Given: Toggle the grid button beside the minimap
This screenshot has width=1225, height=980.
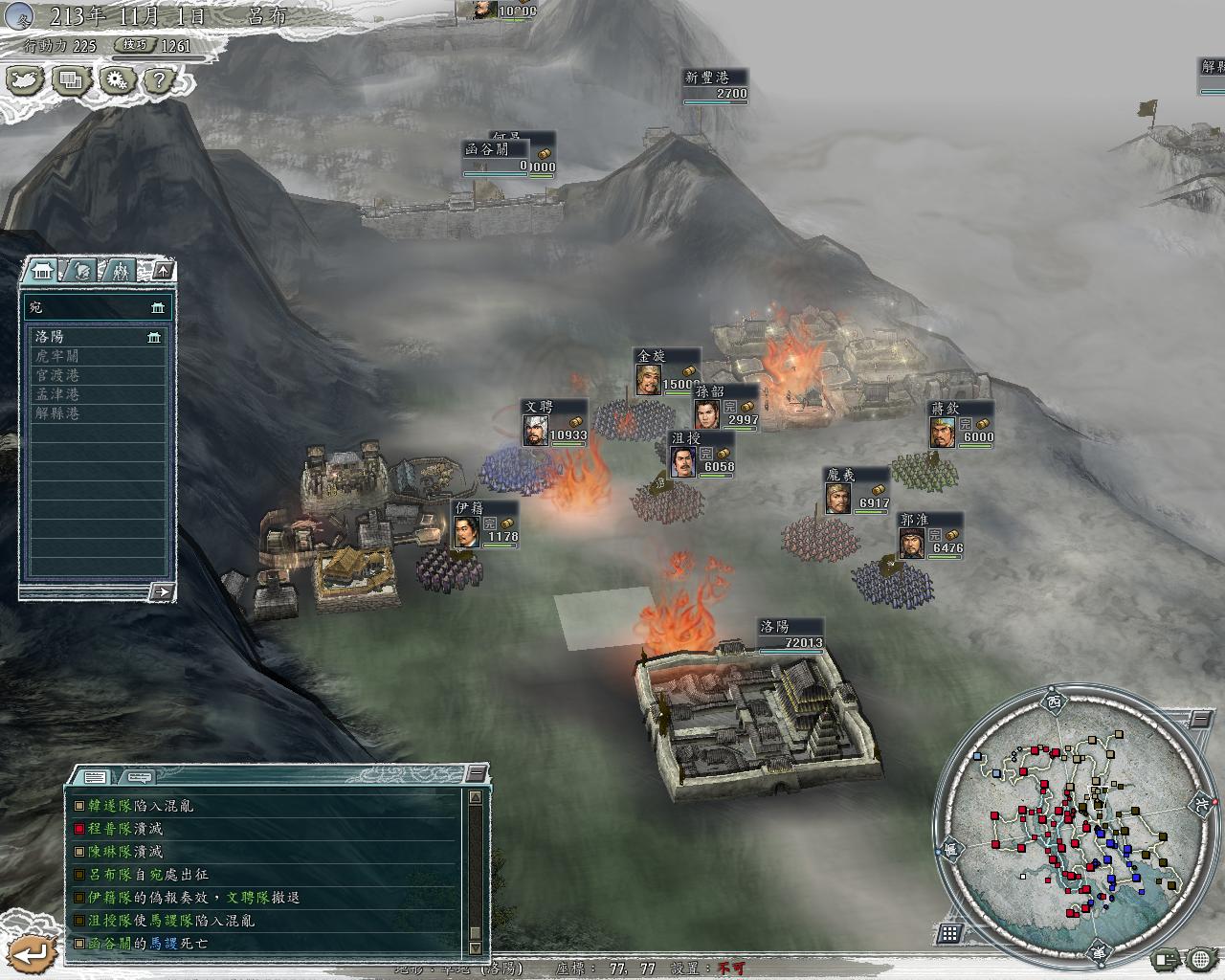Looking at the screenshot, I should [x=950, y=933].
